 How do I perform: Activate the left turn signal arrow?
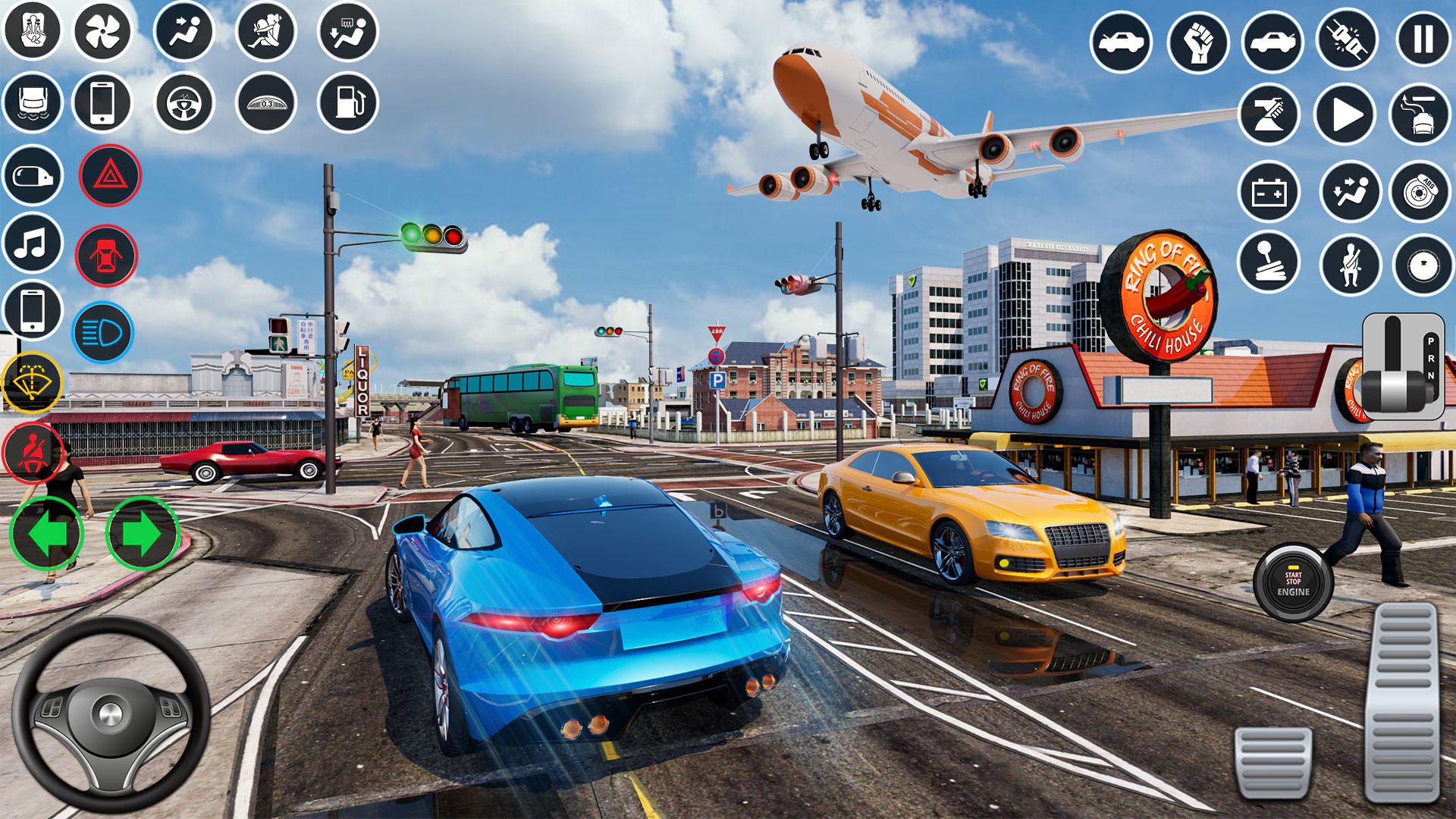47,534
